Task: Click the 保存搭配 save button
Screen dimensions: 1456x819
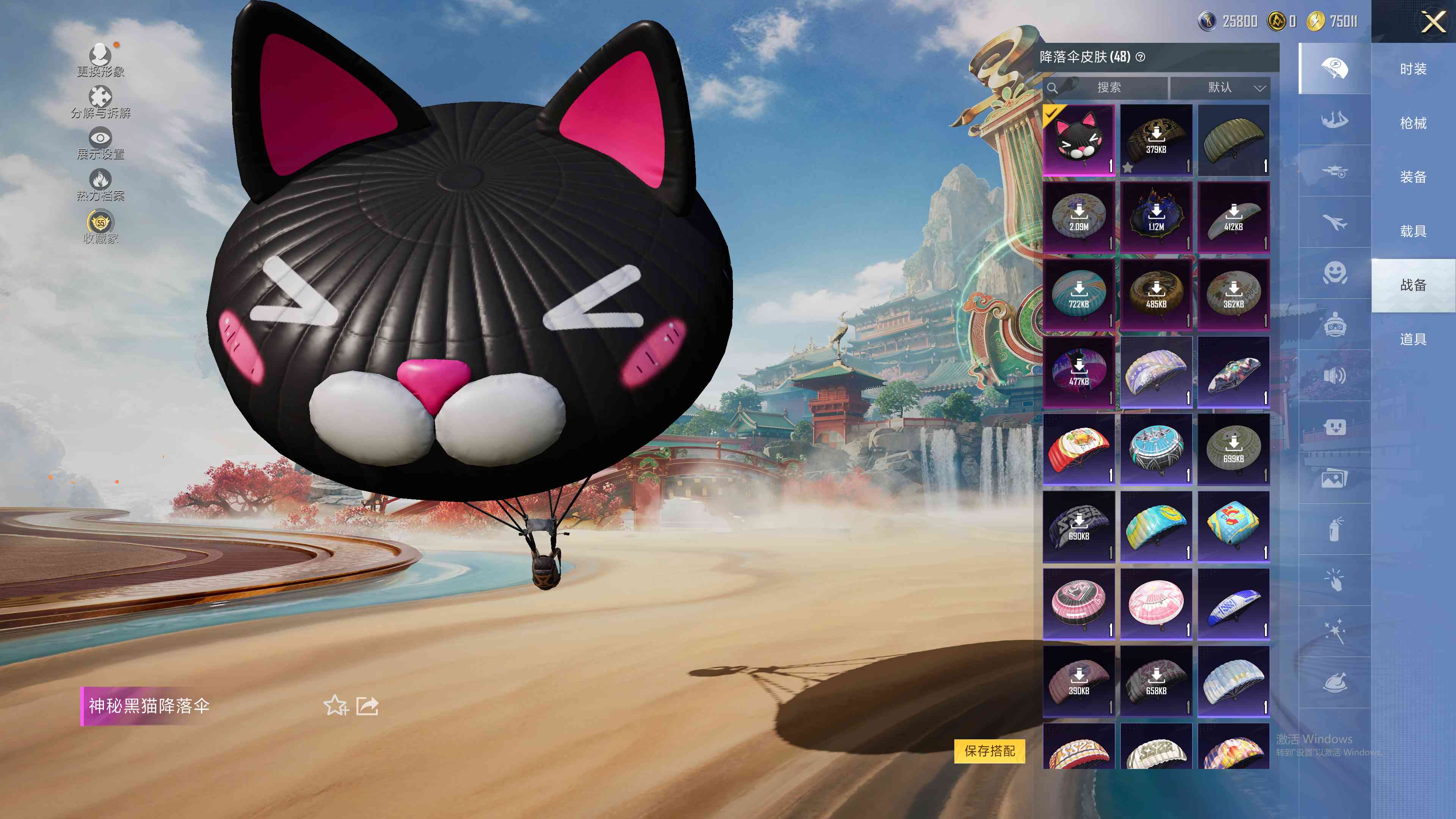Action: click(x=989, y=751)
